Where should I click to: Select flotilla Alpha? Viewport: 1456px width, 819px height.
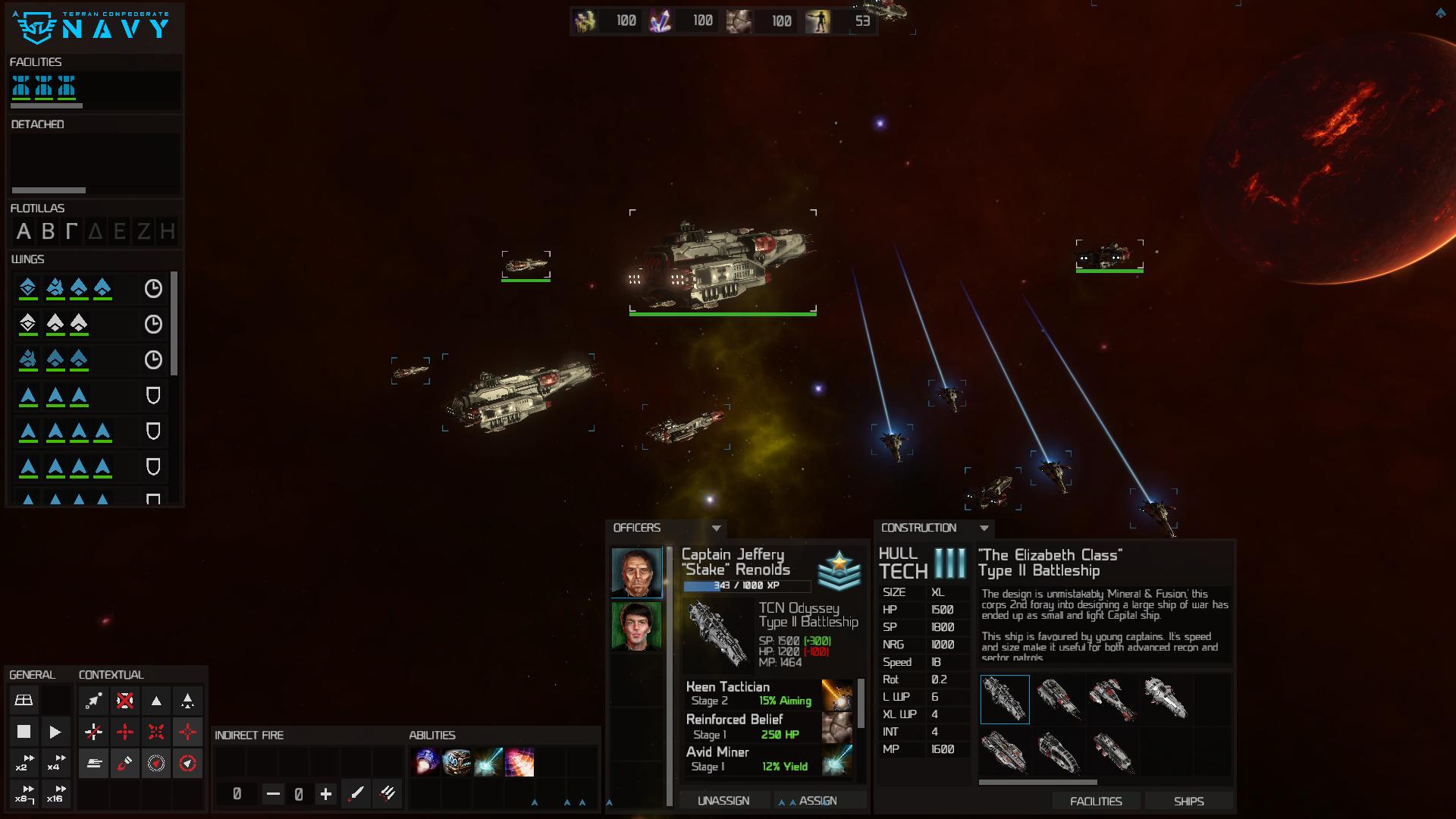[x=24, y=231]
